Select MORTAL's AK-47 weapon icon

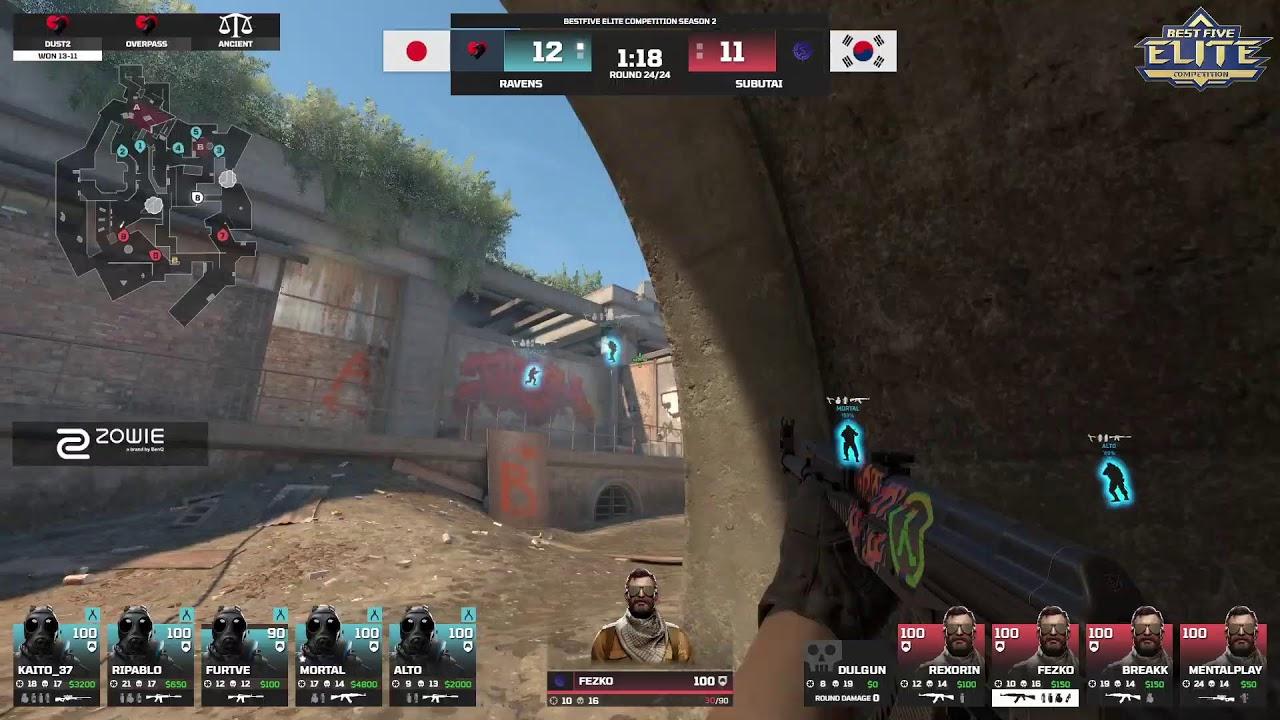point(350,697)
